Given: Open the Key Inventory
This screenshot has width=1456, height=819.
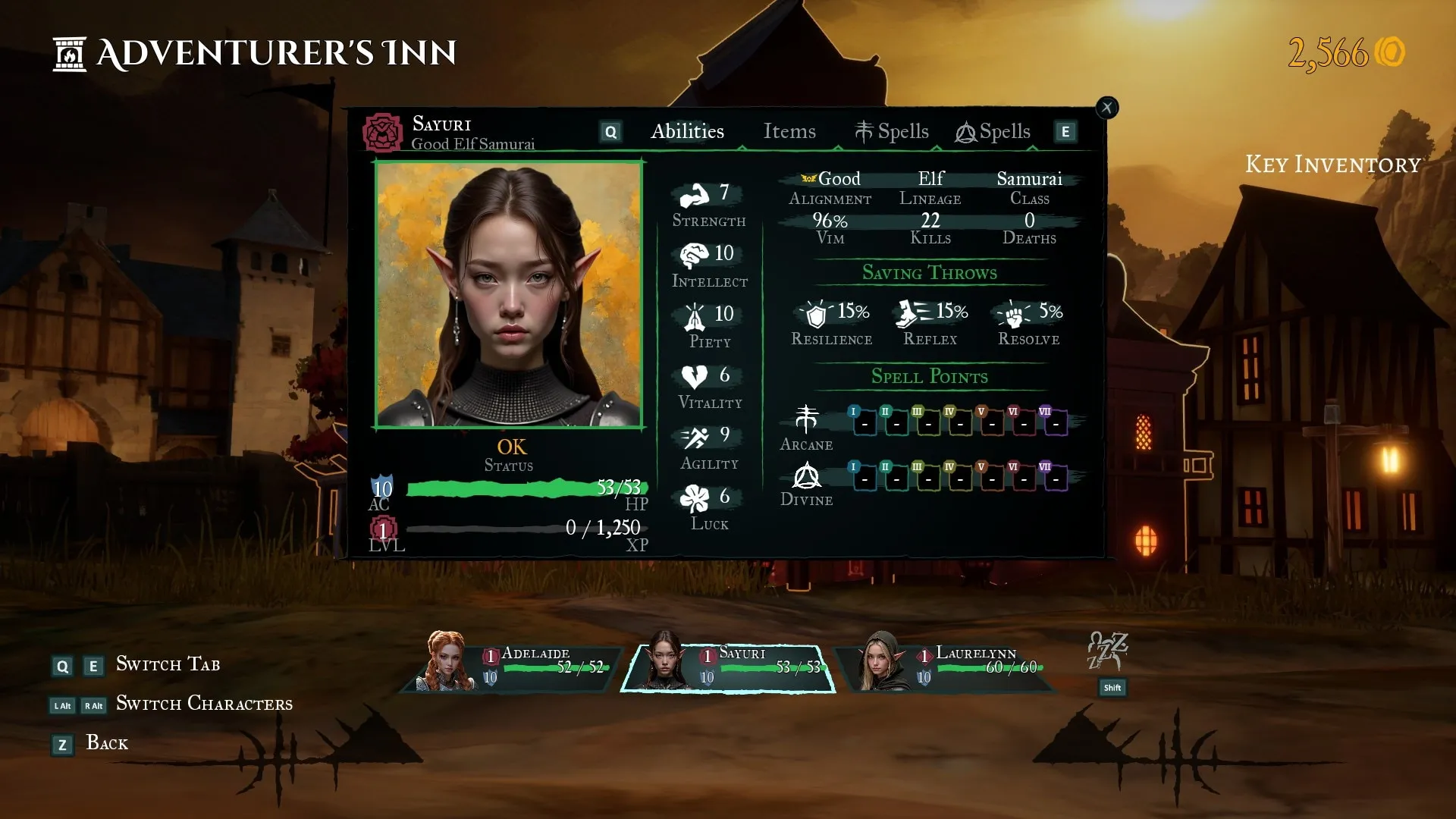Looking at the screenshot, I should coord(1332,165).
